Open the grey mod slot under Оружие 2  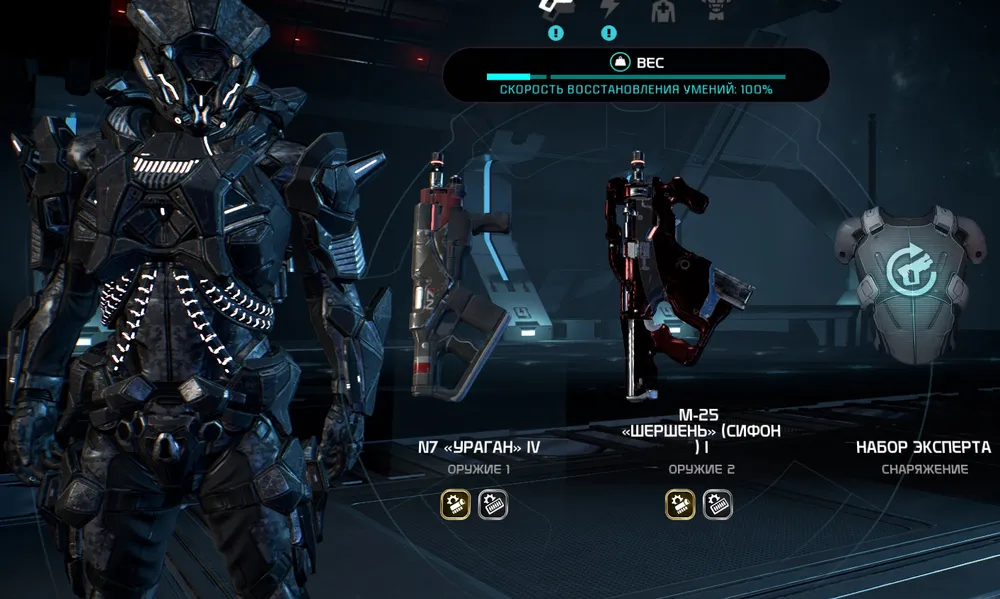717,504
